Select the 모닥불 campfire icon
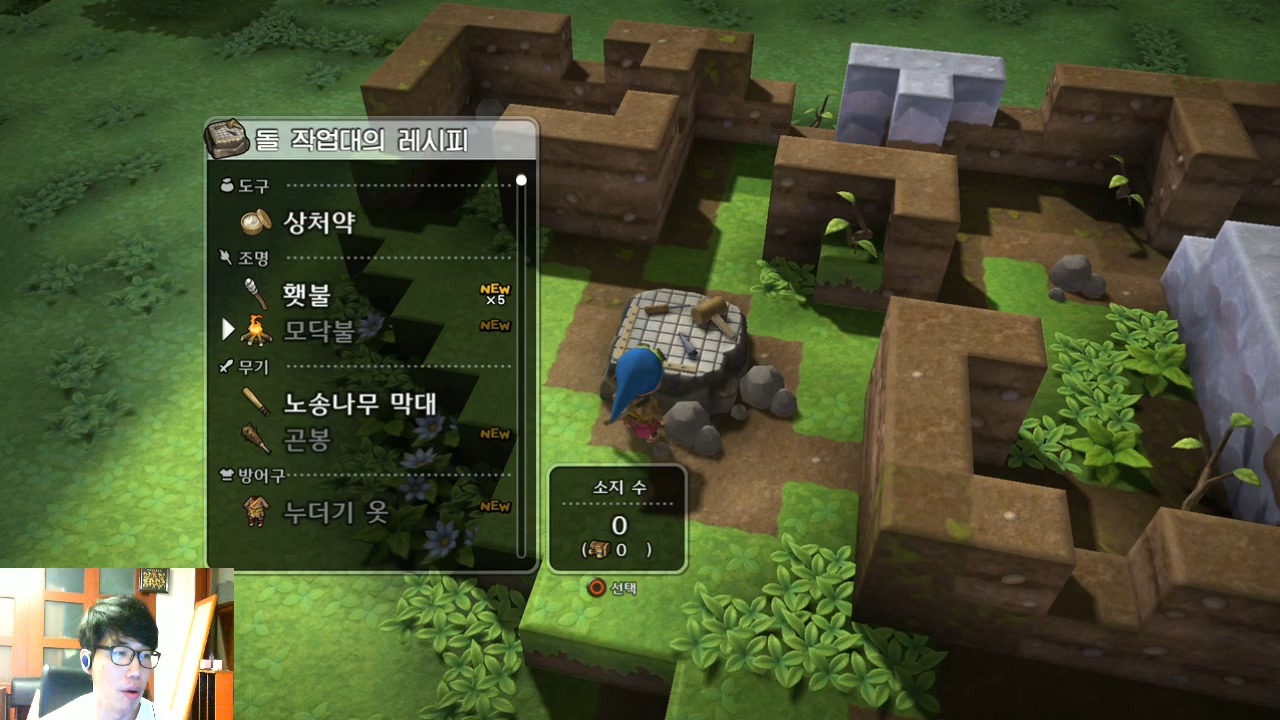Screen dimensions: 1280x720 255,330
